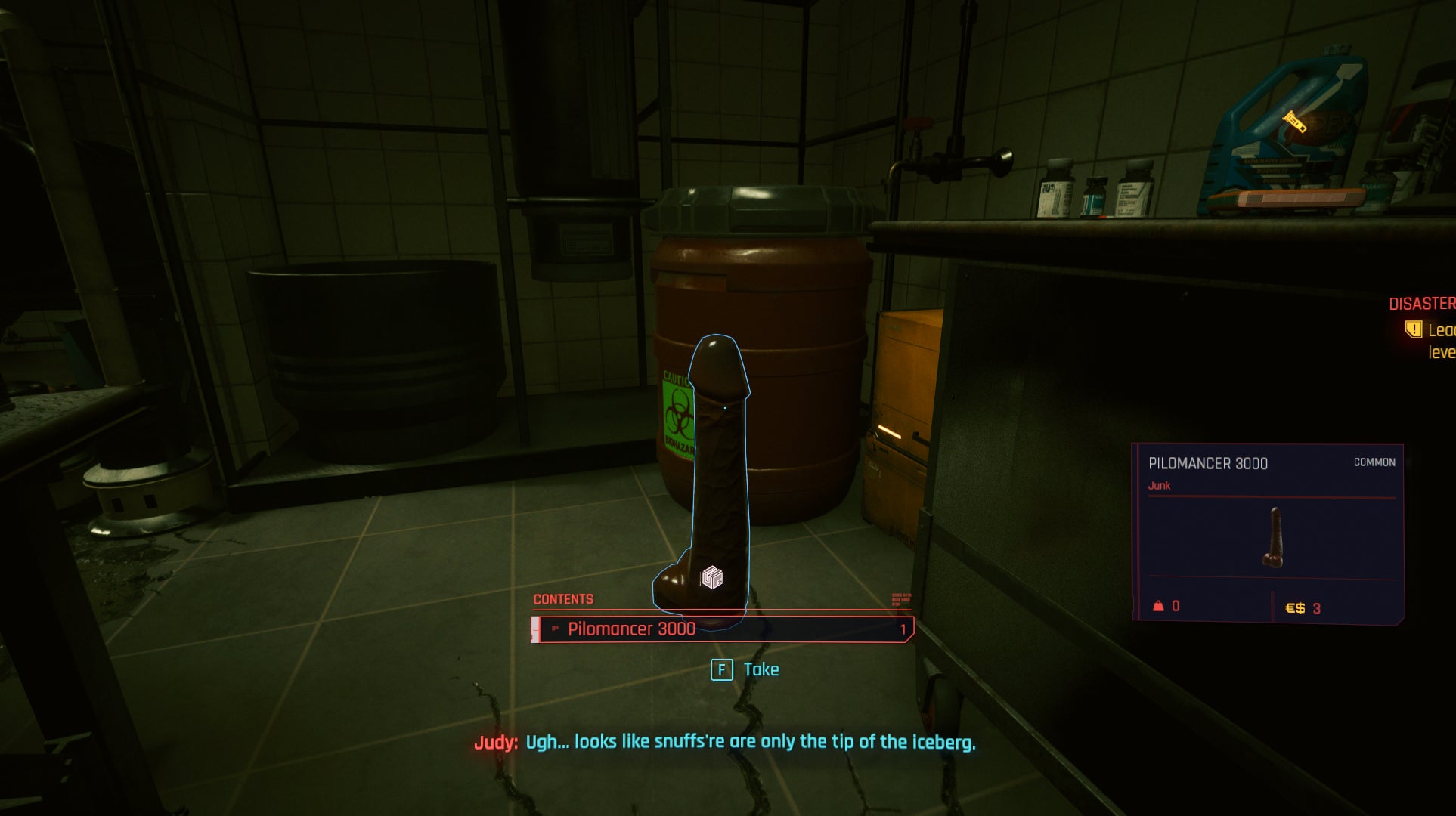The image size is (1456, 816).
Task: Click Judy's dialogue subtitle line
Action: pos(726,743)
